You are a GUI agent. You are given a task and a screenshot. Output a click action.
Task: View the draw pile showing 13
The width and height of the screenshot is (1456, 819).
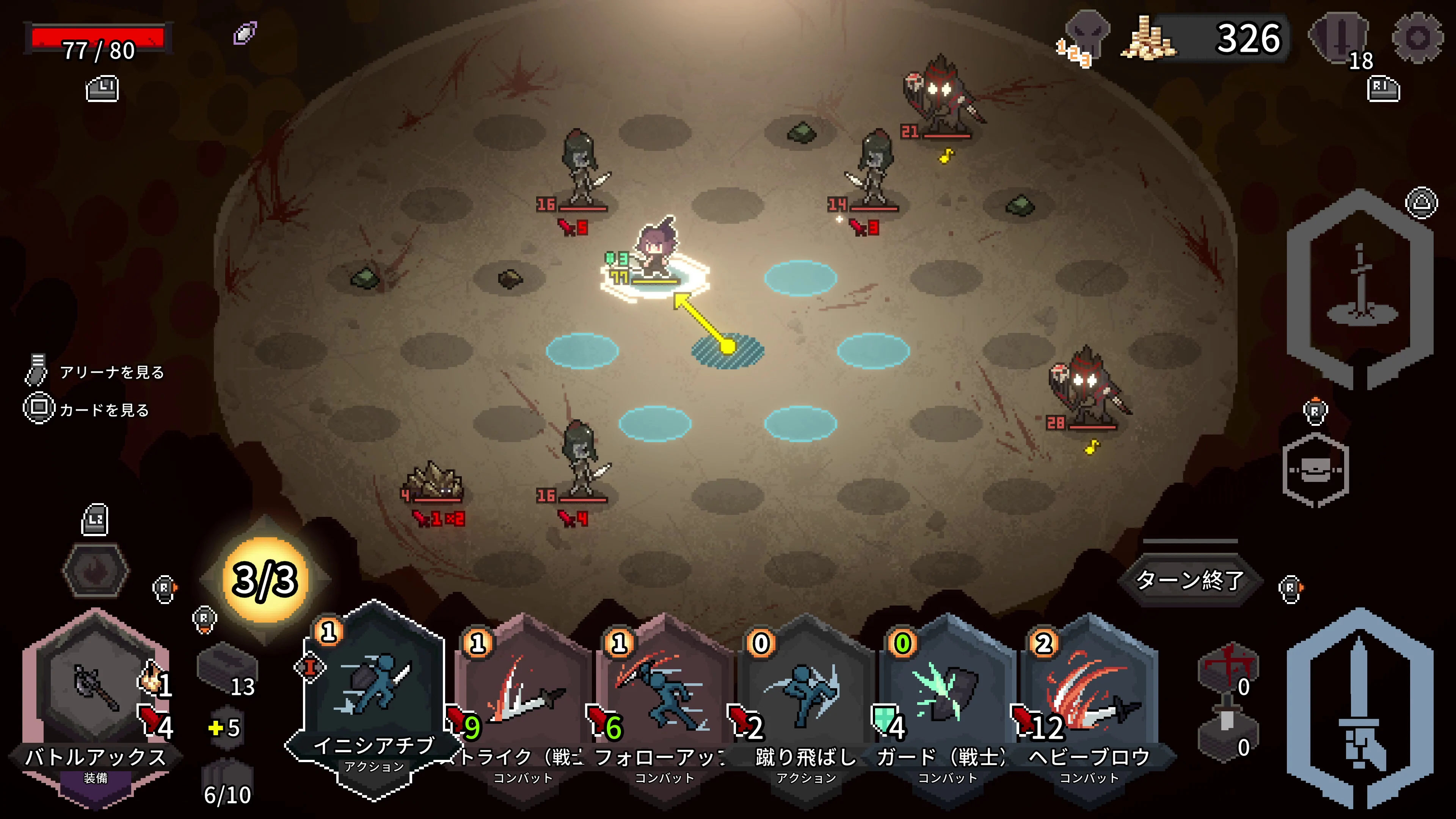228,673
